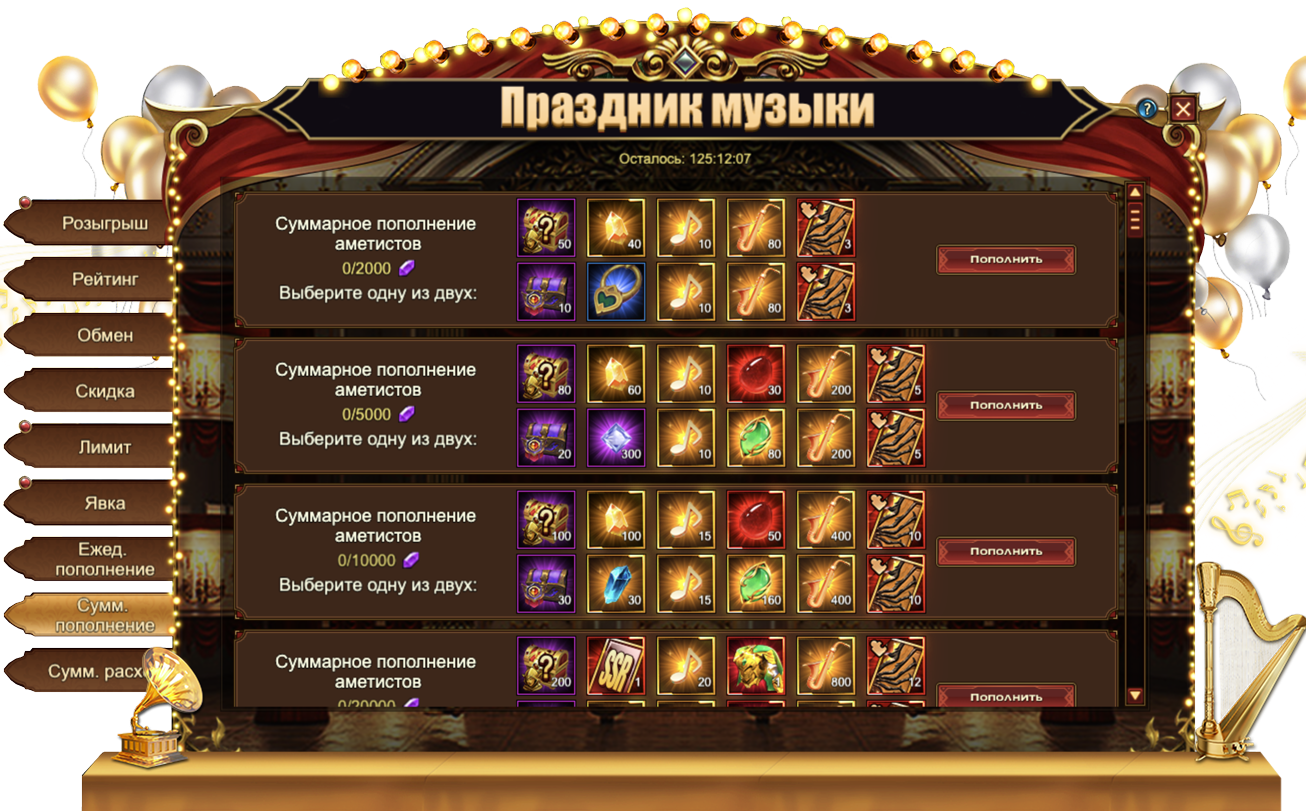Click Пополнить for the 0/5000 amethyst tier

click(1005, 406)
